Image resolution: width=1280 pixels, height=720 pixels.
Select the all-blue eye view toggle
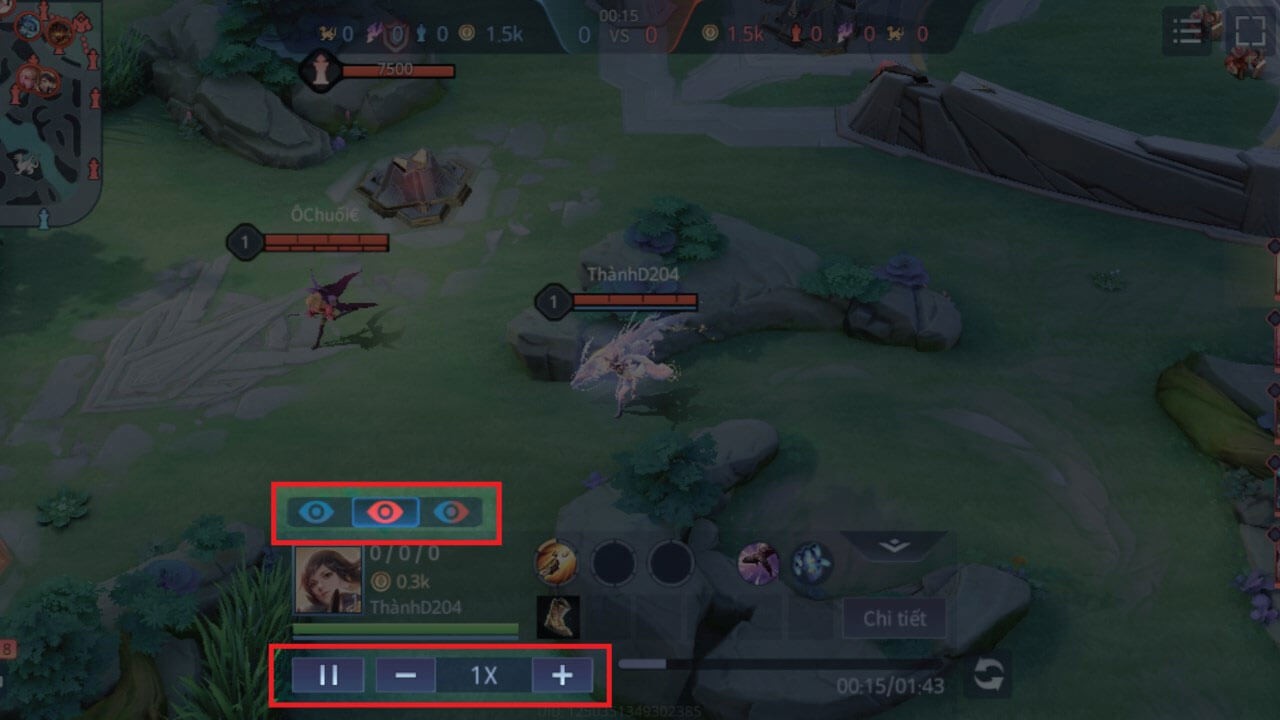[317, 512]
